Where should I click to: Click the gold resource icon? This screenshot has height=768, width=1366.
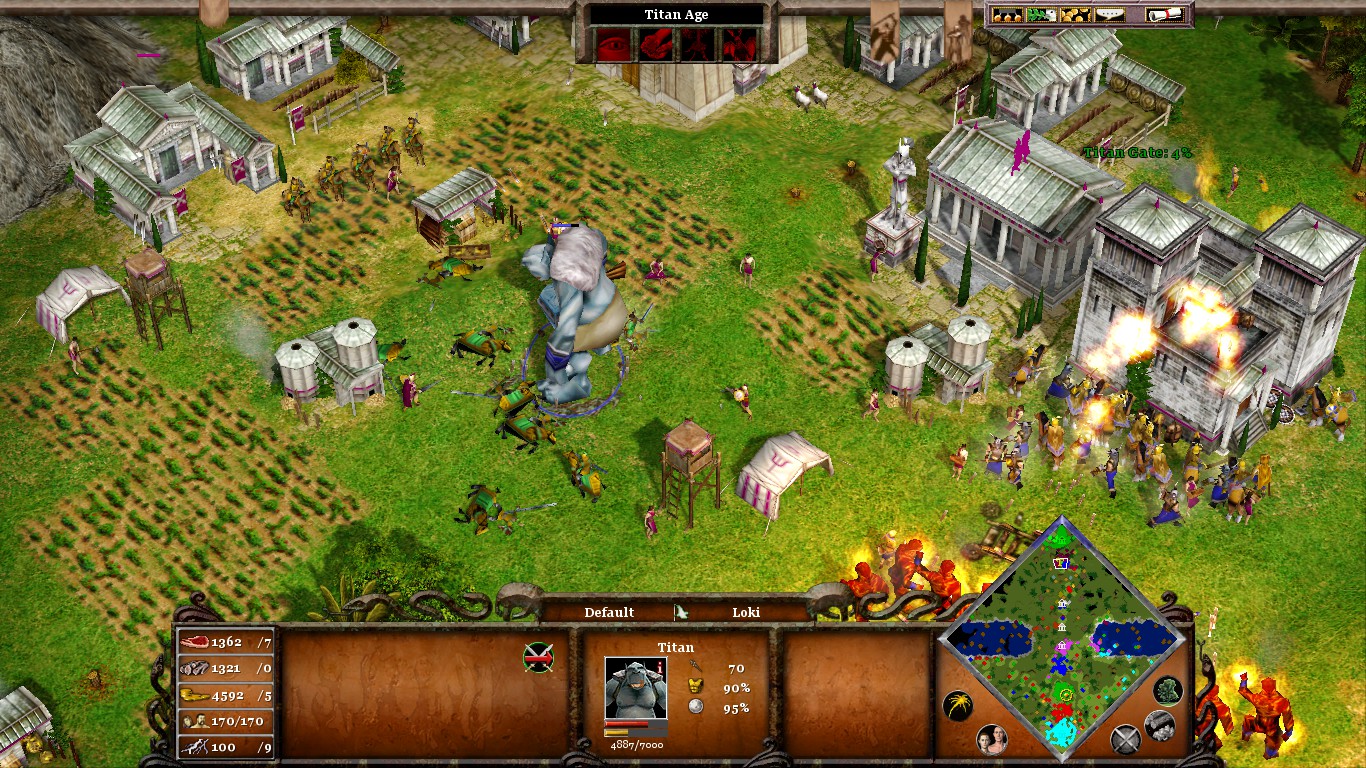point(194,695)
